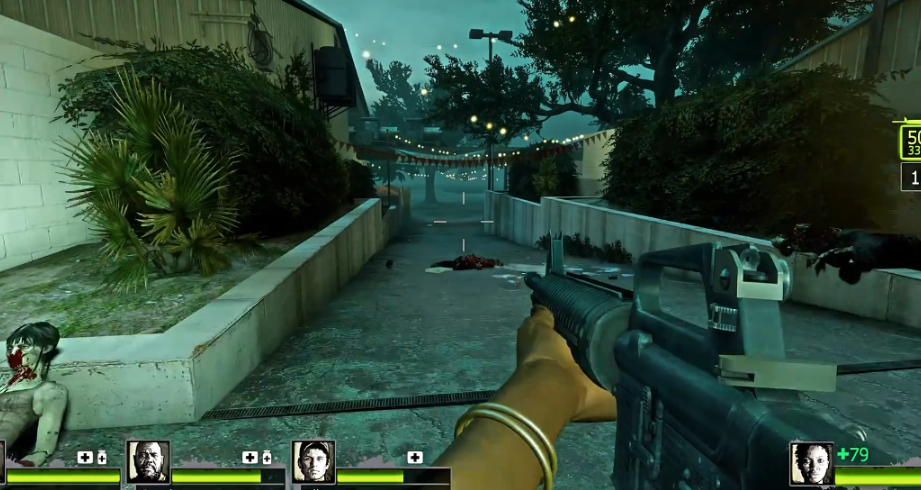
Task: Click the first aid kit icon above Coach's health bar
Action: (x=250, y=457)
